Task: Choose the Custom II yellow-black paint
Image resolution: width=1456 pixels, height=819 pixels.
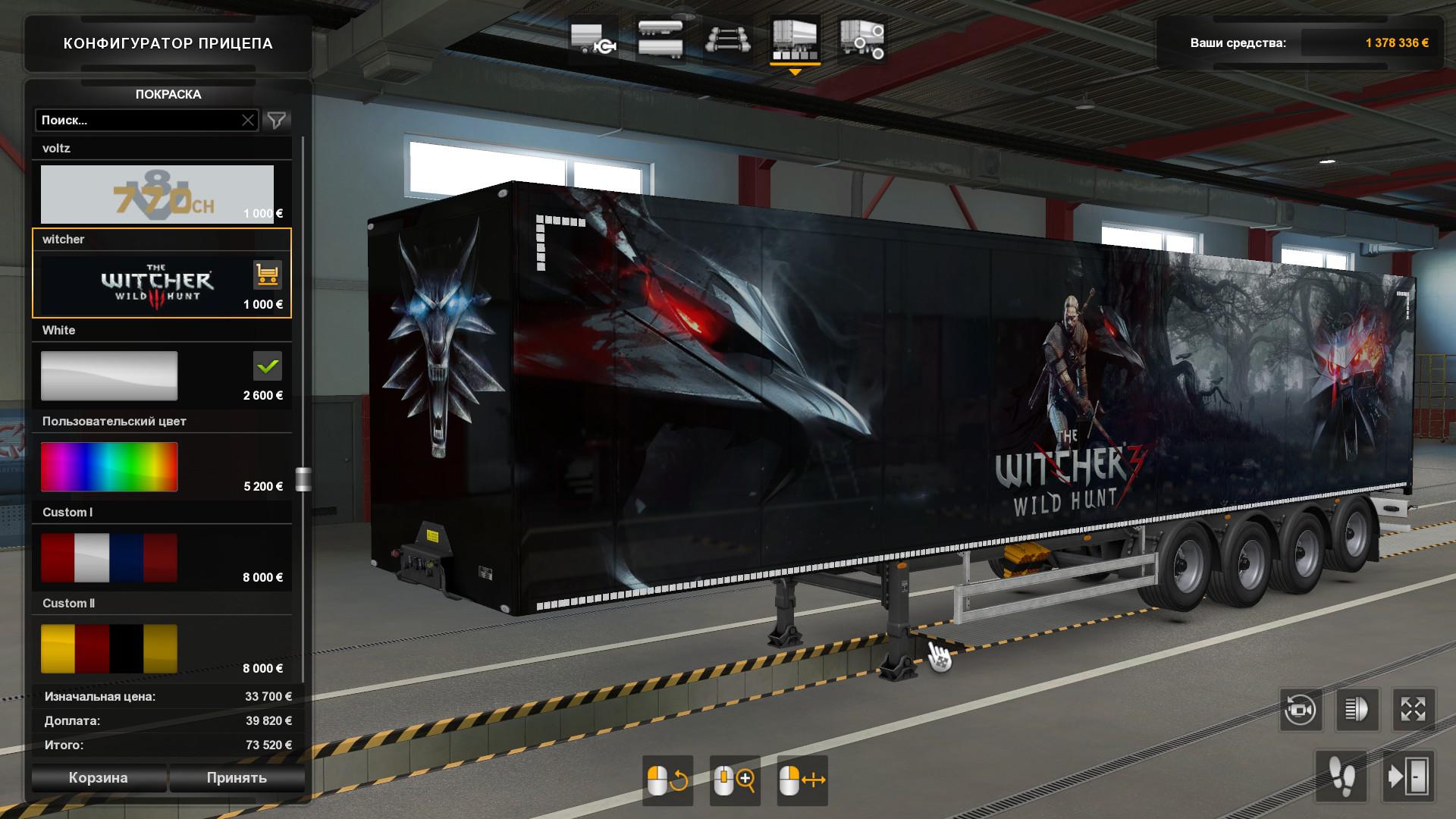Action: (109, 648)
